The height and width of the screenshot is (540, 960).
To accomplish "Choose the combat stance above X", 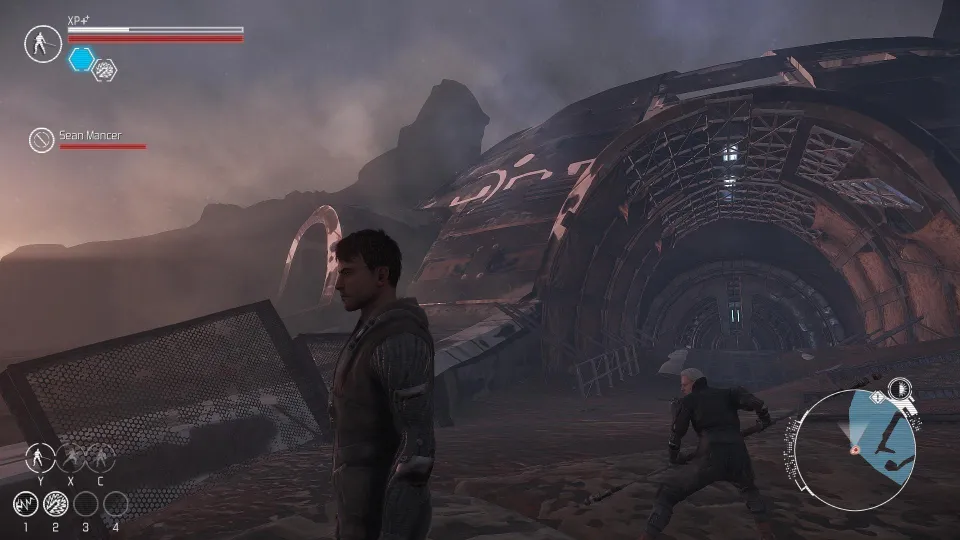I will tap(70, 458).
